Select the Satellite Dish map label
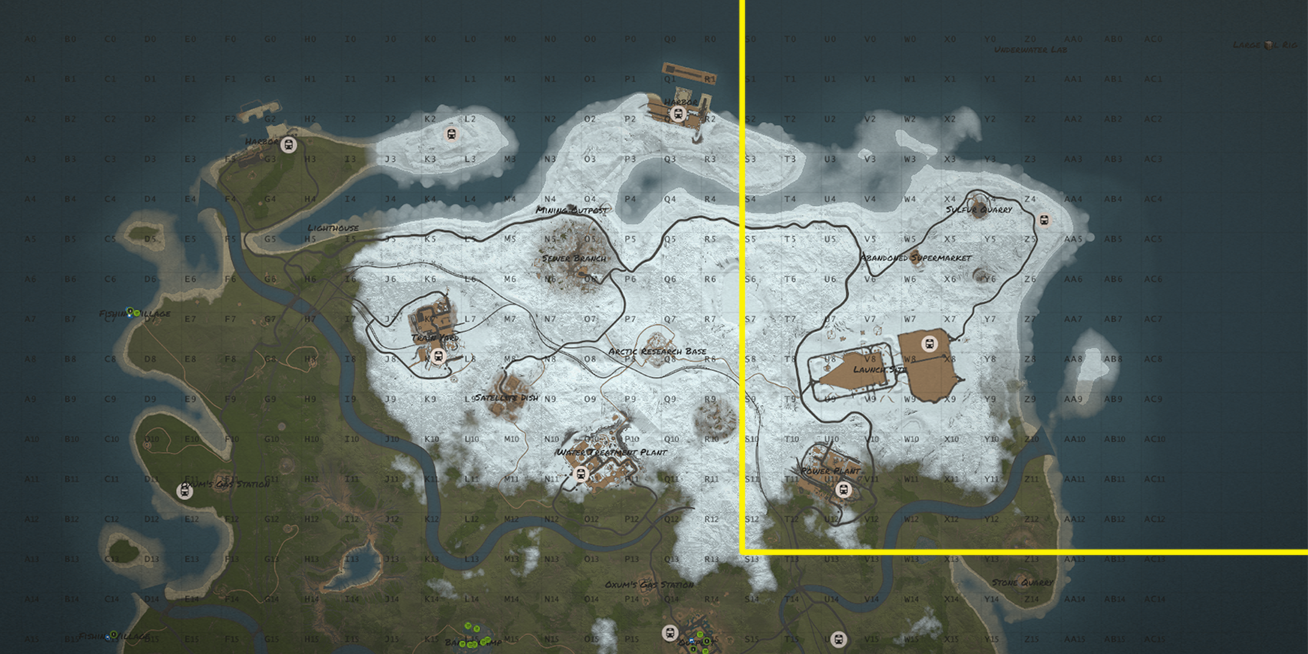The height and width of the screenshot is (654, 1308). pyautogui.click(x=506, y=397)
